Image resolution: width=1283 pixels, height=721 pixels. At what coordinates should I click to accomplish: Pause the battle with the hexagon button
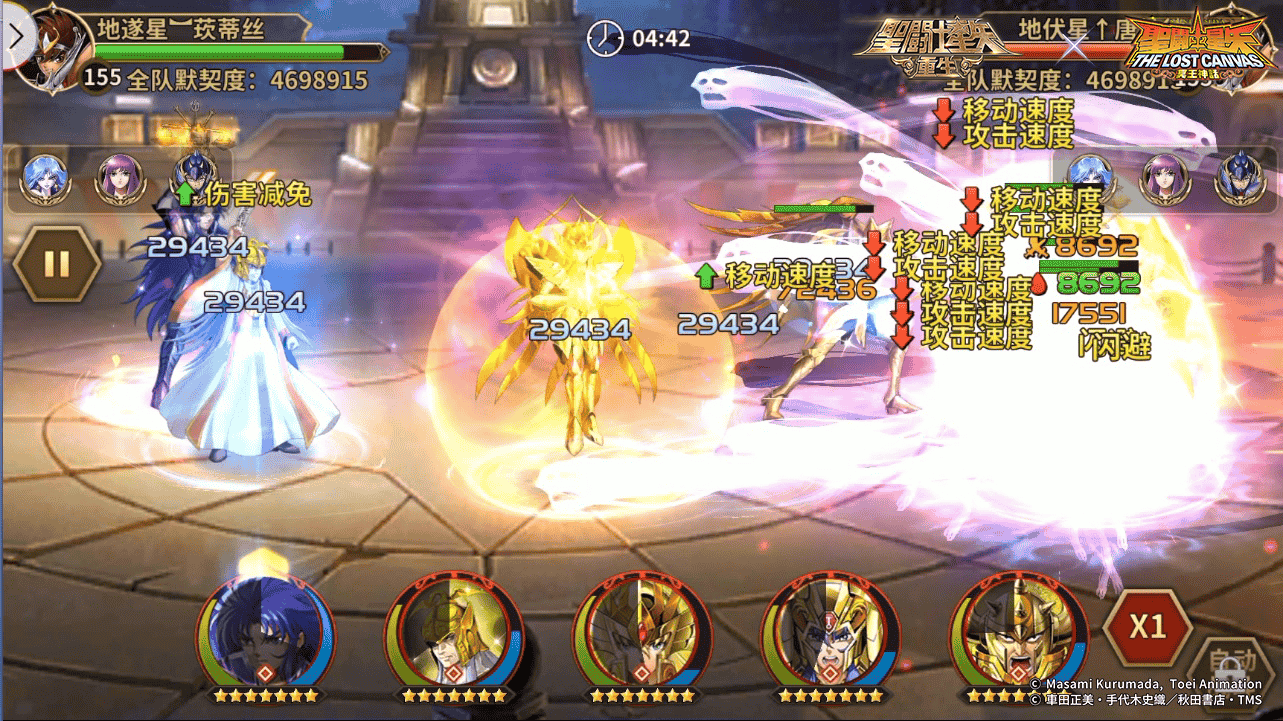pos(57,264)
